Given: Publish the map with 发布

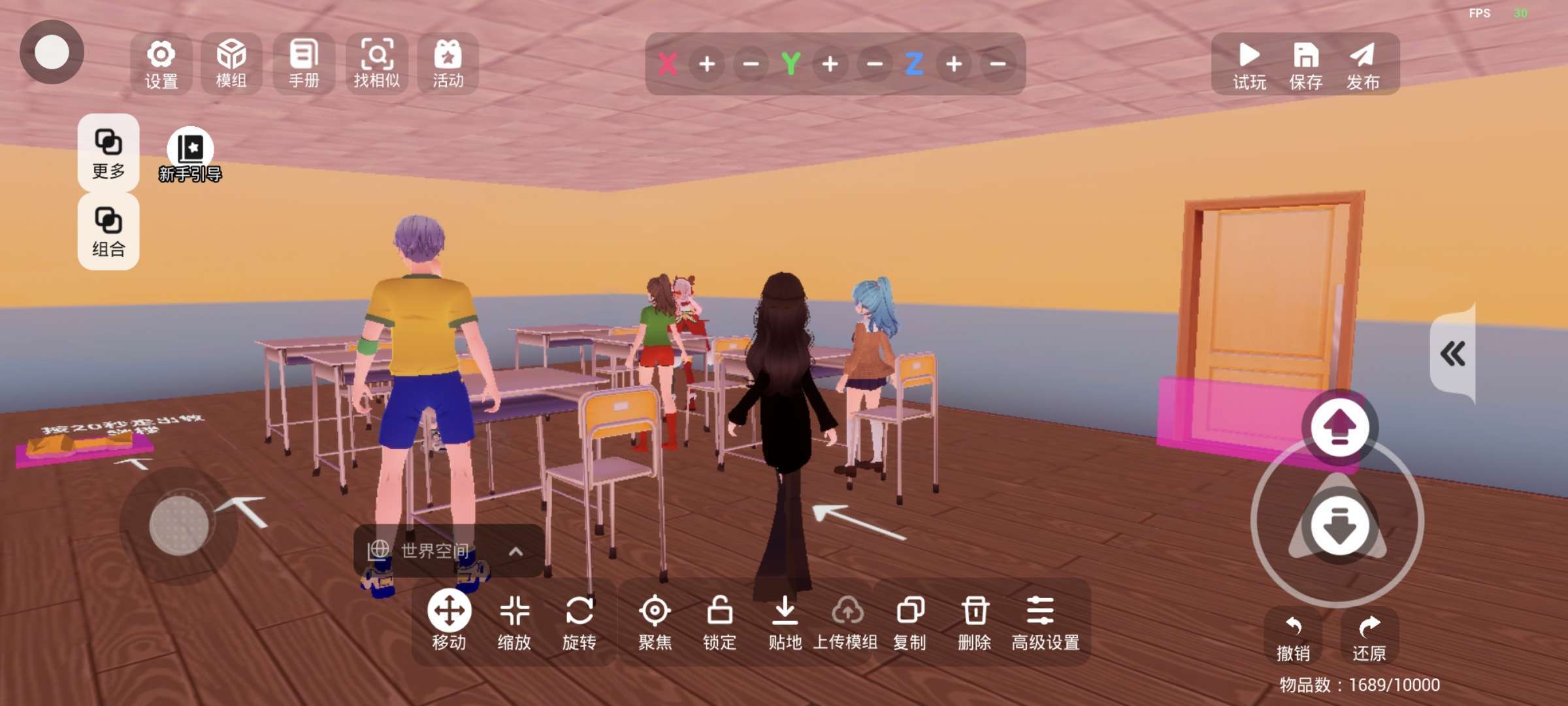Looking at the screenshot, I should point(1363,64).
